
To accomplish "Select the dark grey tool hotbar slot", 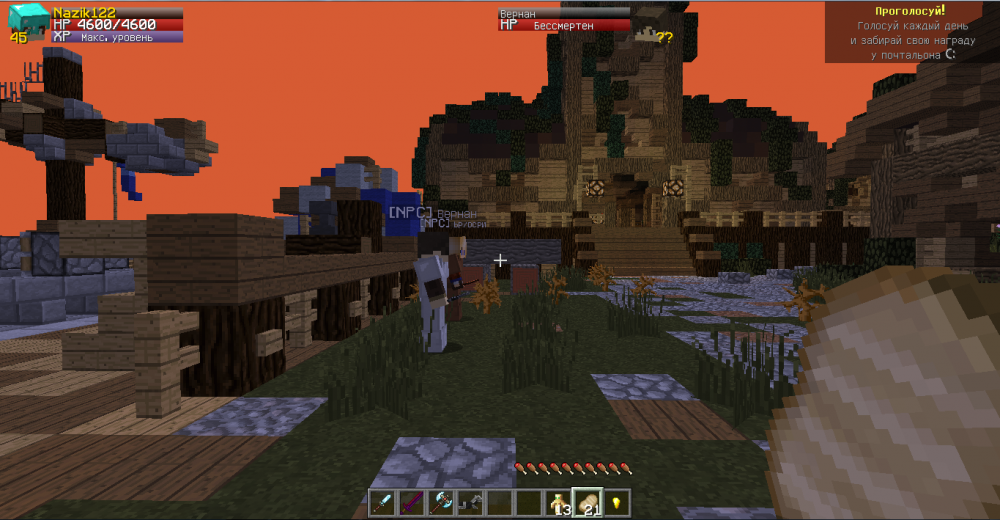I will pyautogui.click(x=470, y=502).
